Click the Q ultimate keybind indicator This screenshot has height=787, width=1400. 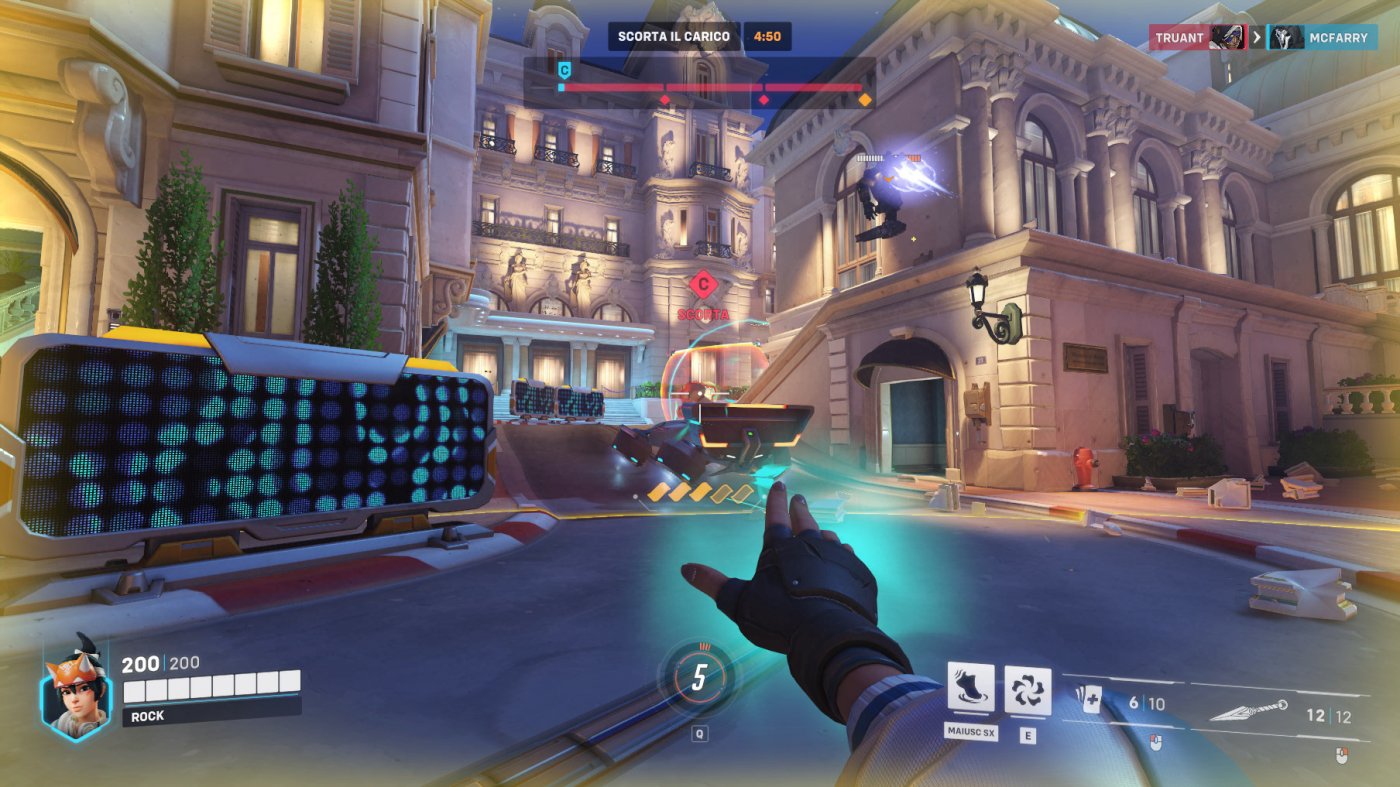coord(701,731)
